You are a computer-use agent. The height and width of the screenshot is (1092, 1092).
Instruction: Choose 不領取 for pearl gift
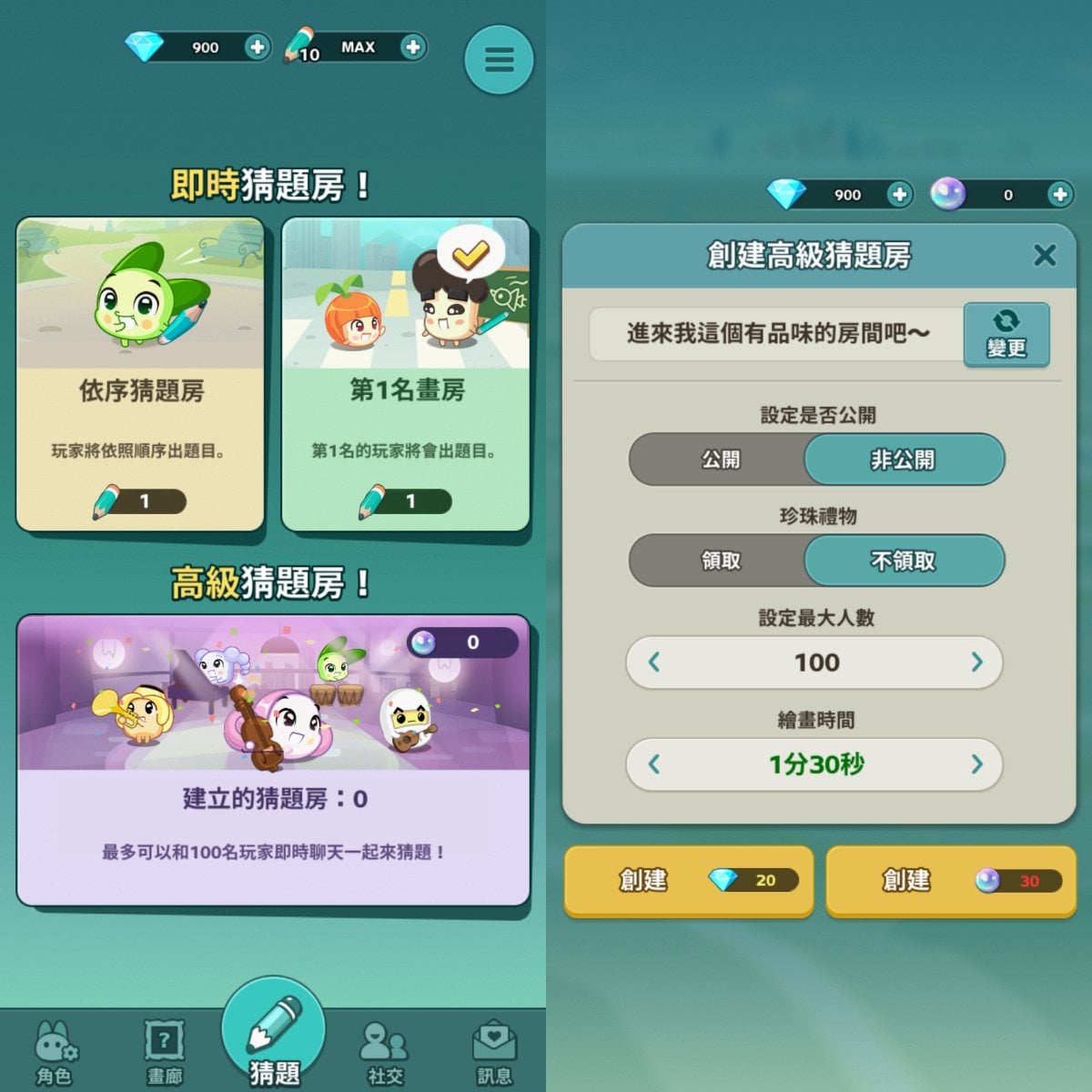tap(903, 561)
